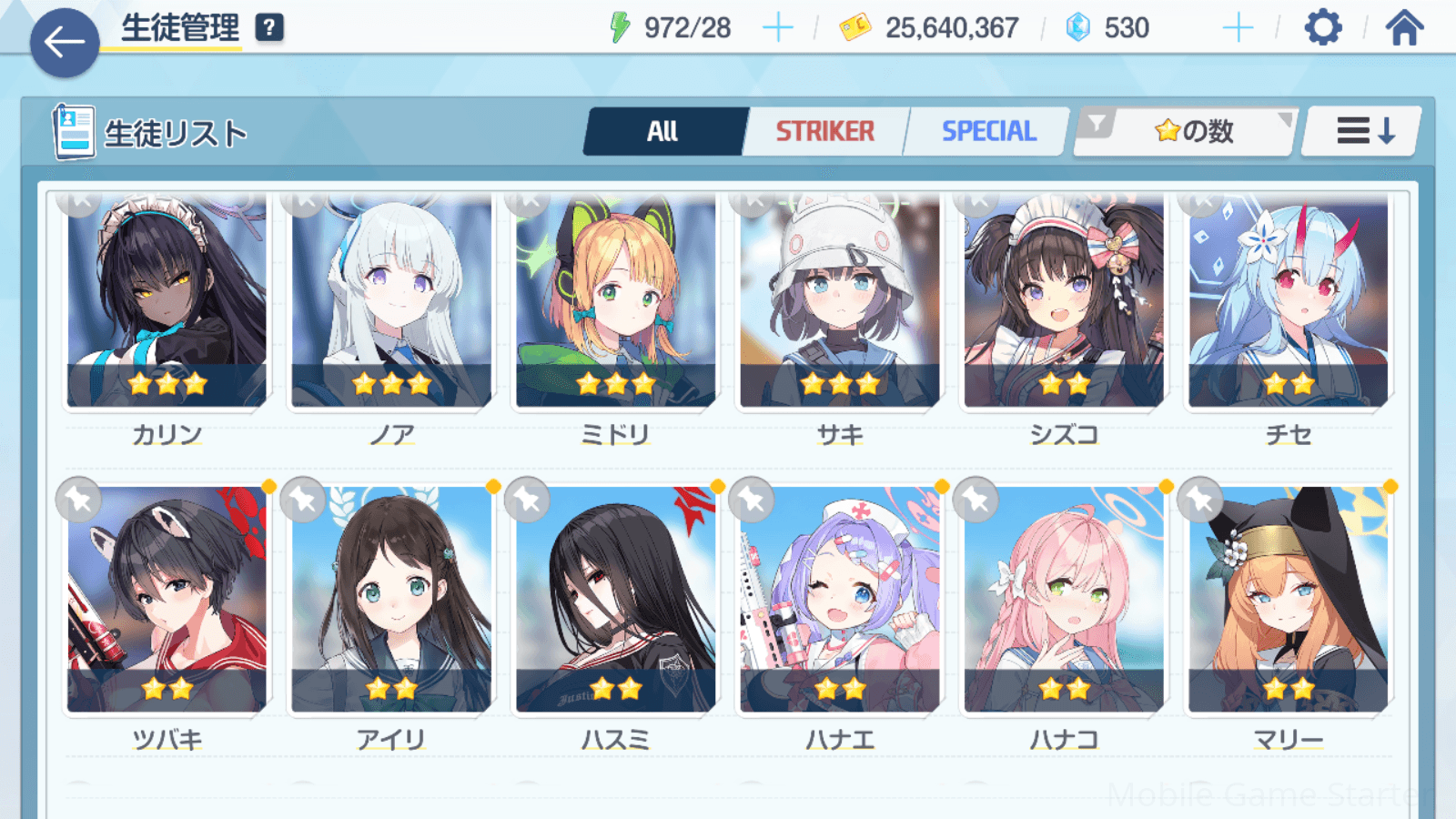Buy more blue gems with plus button
Viewport: 1456px width, 819px height.
point(1238,28)
